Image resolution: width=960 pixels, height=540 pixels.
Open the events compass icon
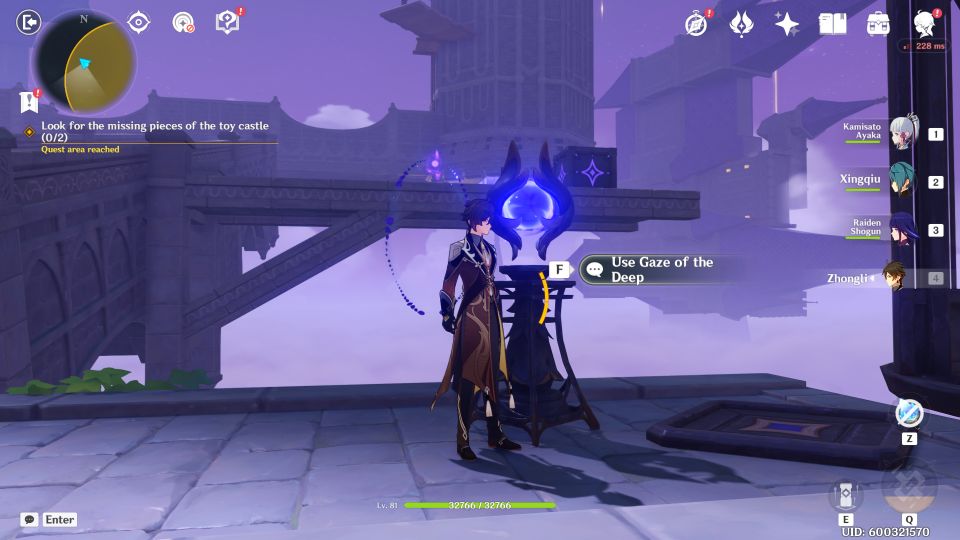point(696,23)
